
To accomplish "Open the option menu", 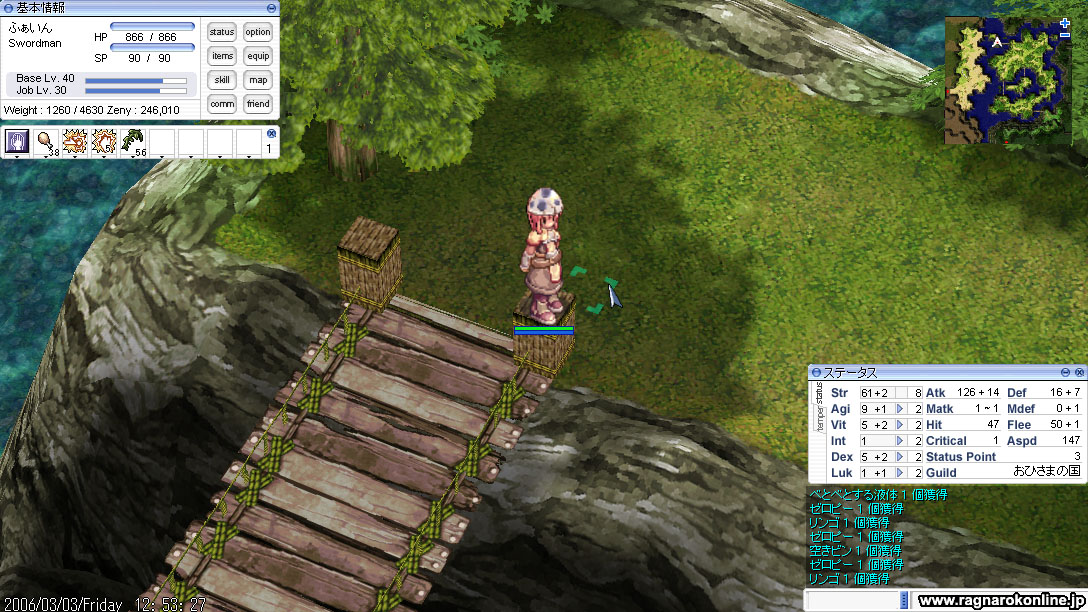I will click(x=258, y=32).
